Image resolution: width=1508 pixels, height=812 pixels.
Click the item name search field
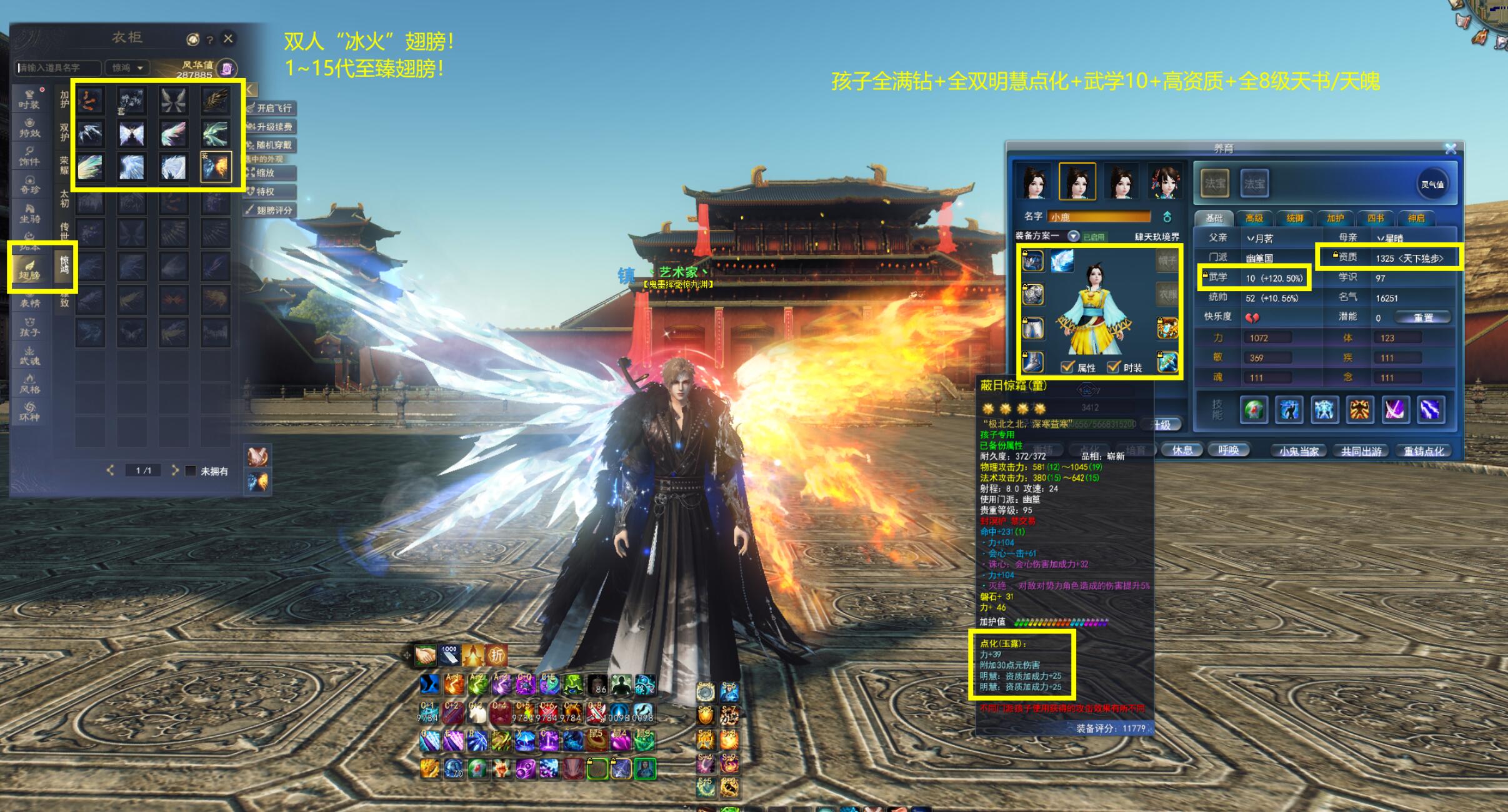click(x=57, y=67)
